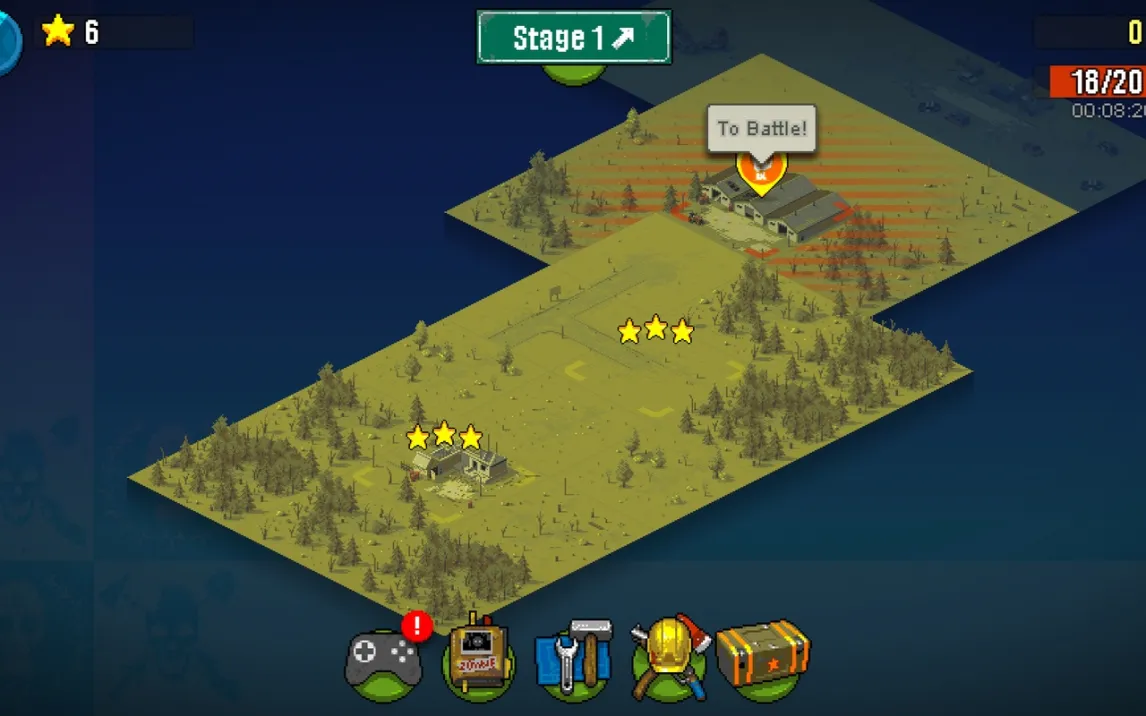
Task: Click the blue circular button in the corner
Action: [8, 42]
